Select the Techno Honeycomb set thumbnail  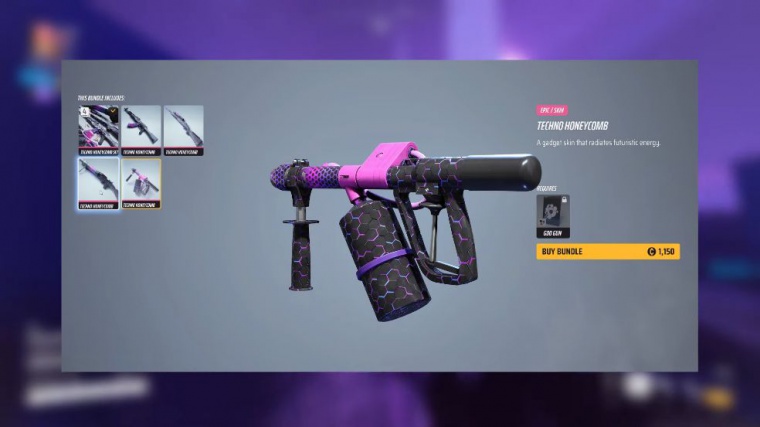click(98, 130)
